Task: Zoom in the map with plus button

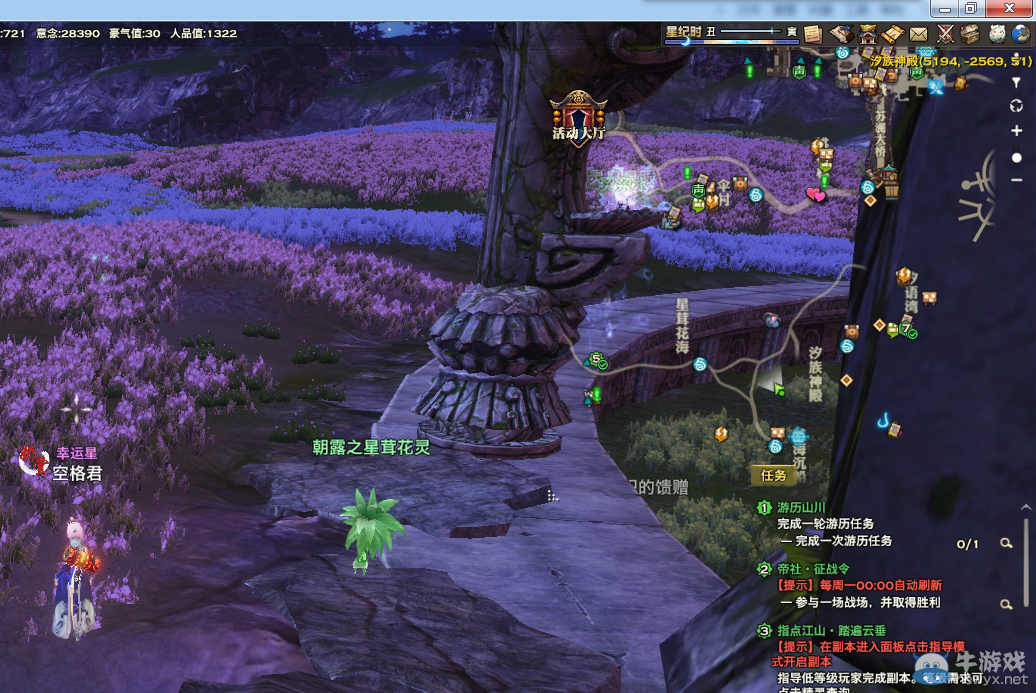Action: pos(1016,131)
